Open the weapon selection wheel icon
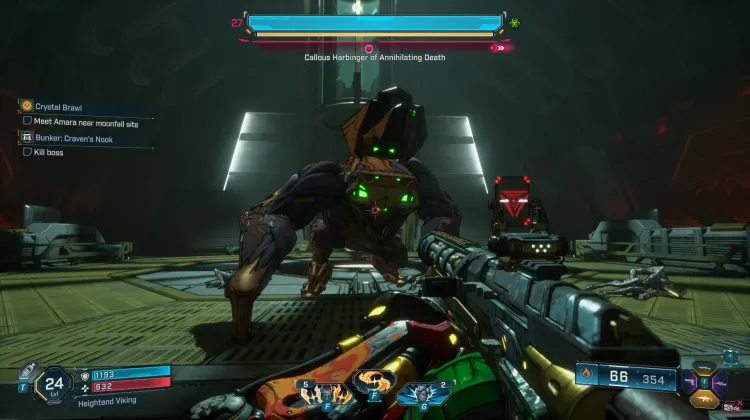Image resolution: width=750 pixels, height=420 pixels. (x=706, y=381)
